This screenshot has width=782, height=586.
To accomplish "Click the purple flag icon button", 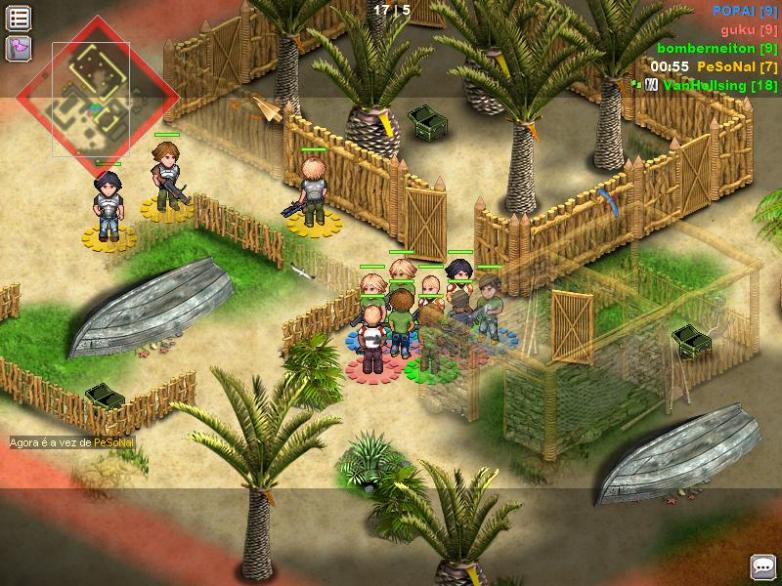I will point(18,48).
